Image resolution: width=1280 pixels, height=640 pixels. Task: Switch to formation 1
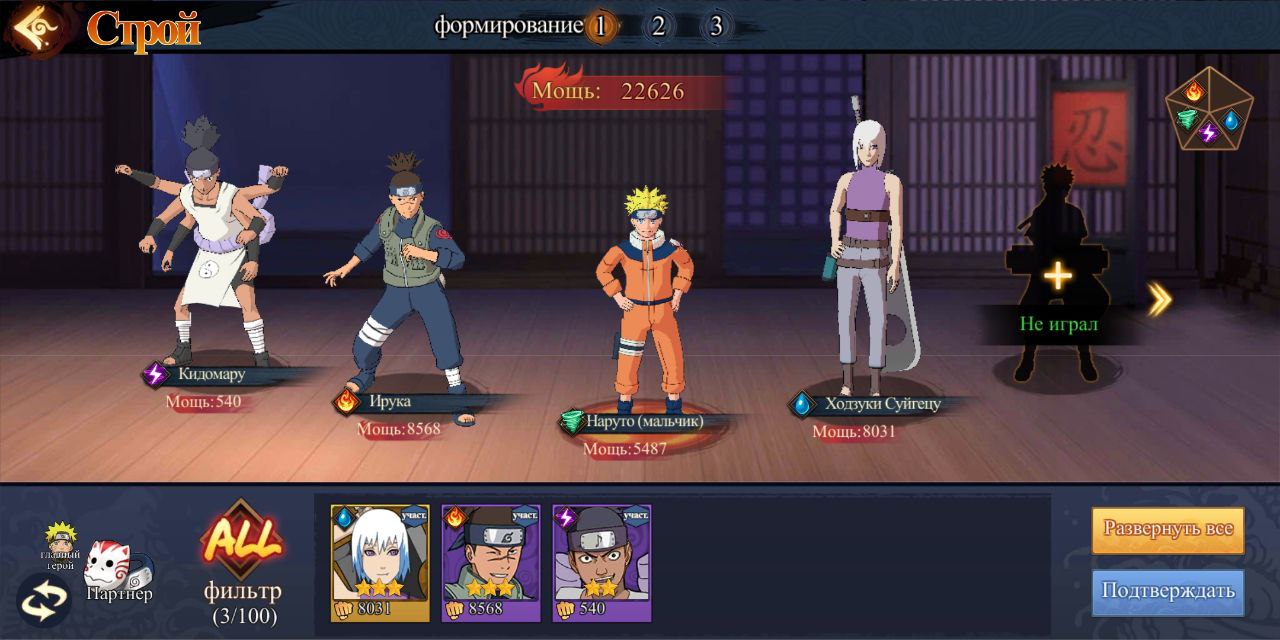click(601, 26)
